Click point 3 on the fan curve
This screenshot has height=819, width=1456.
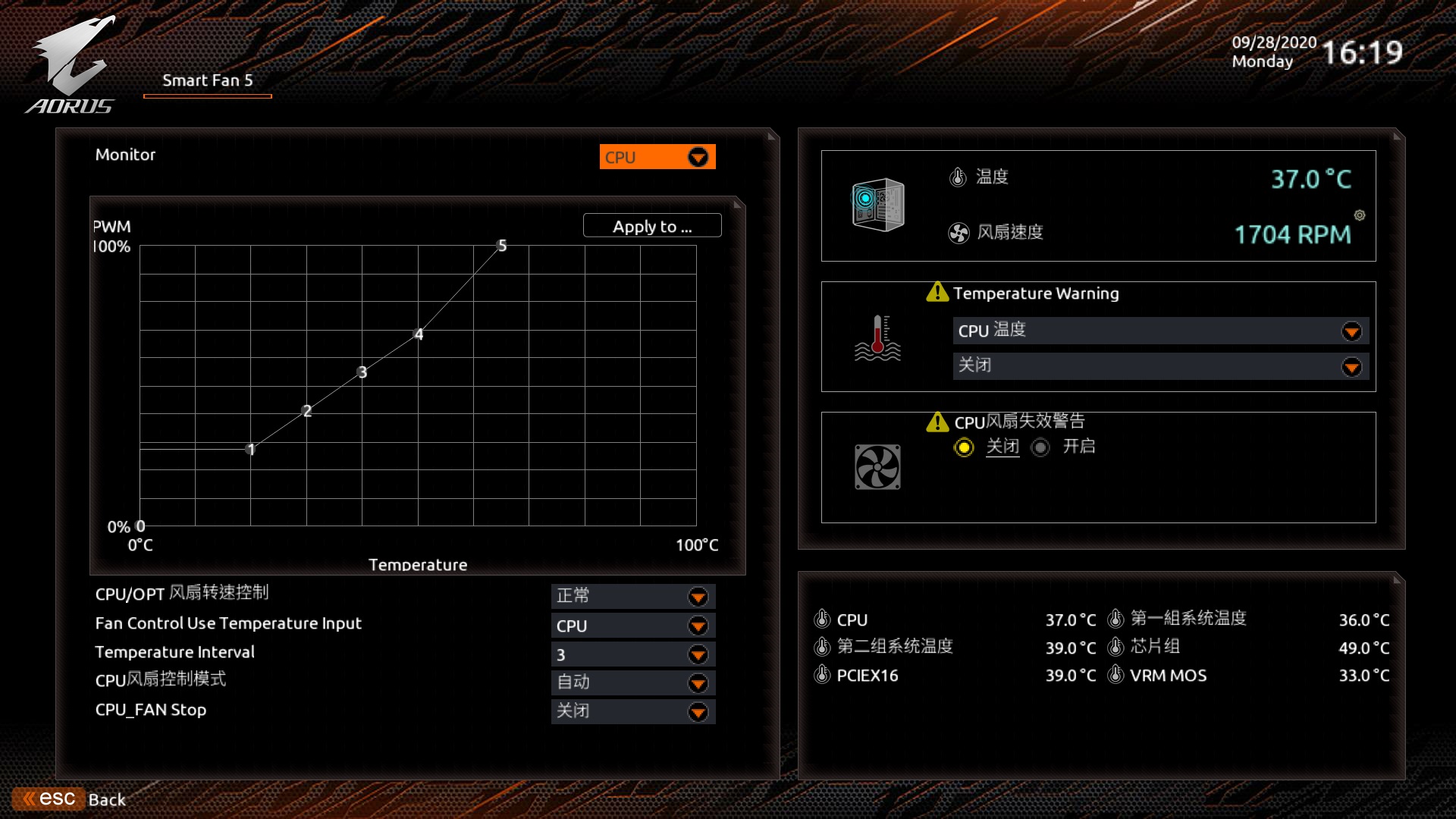362,372
